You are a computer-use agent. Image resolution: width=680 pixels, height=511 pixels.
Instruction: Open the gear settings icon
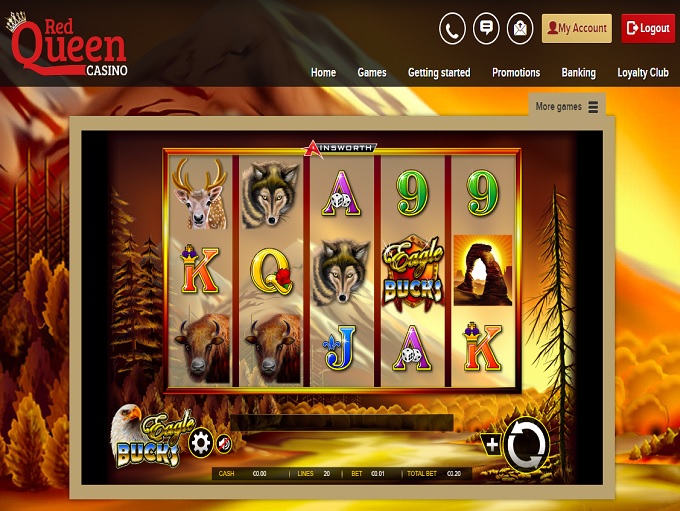click(x=201, y=442)
